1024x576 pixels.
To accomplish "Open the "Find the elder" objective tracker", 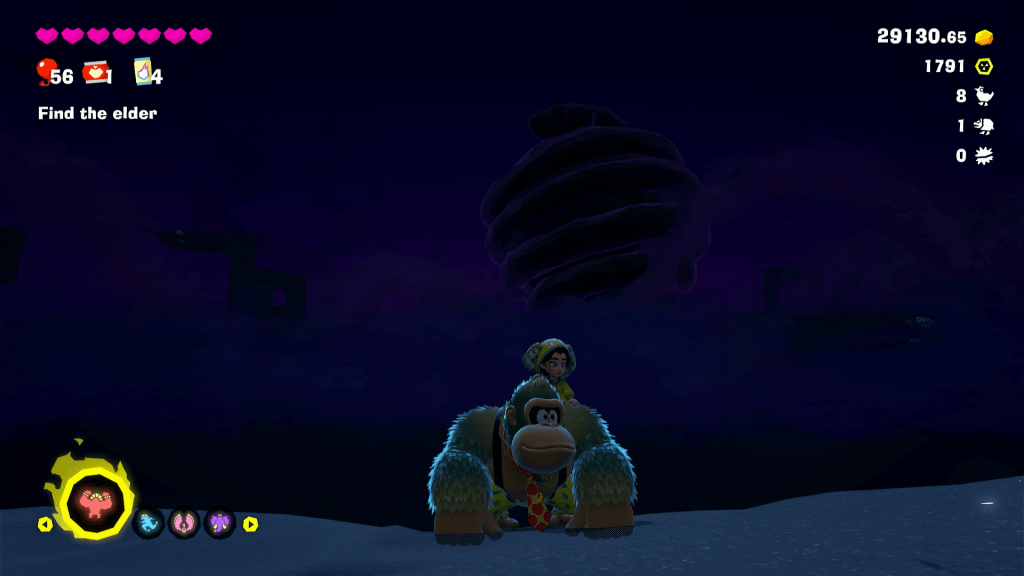I will click(x=97, y=113).
